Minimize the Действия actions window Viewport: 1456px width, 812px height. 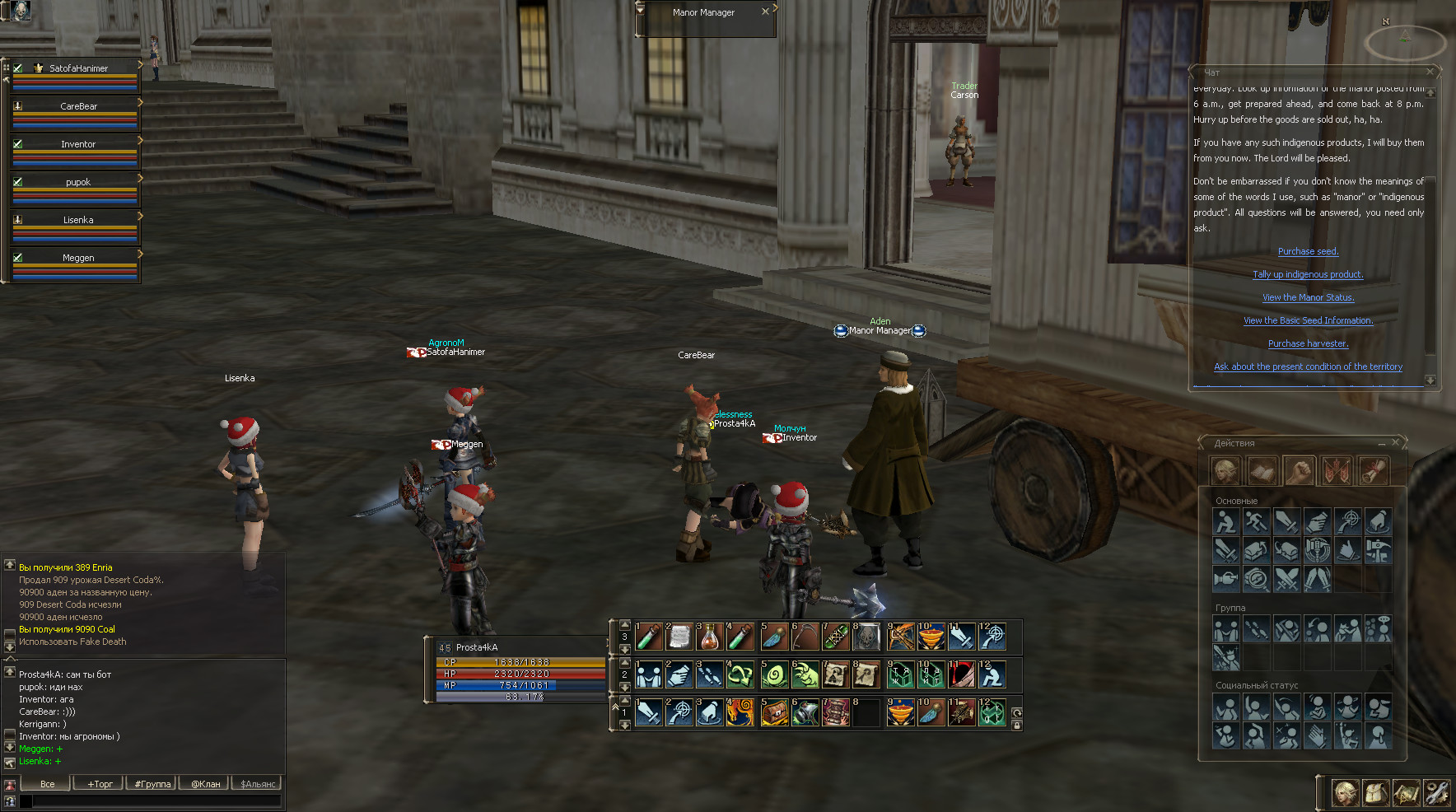tap(1381, 443)
